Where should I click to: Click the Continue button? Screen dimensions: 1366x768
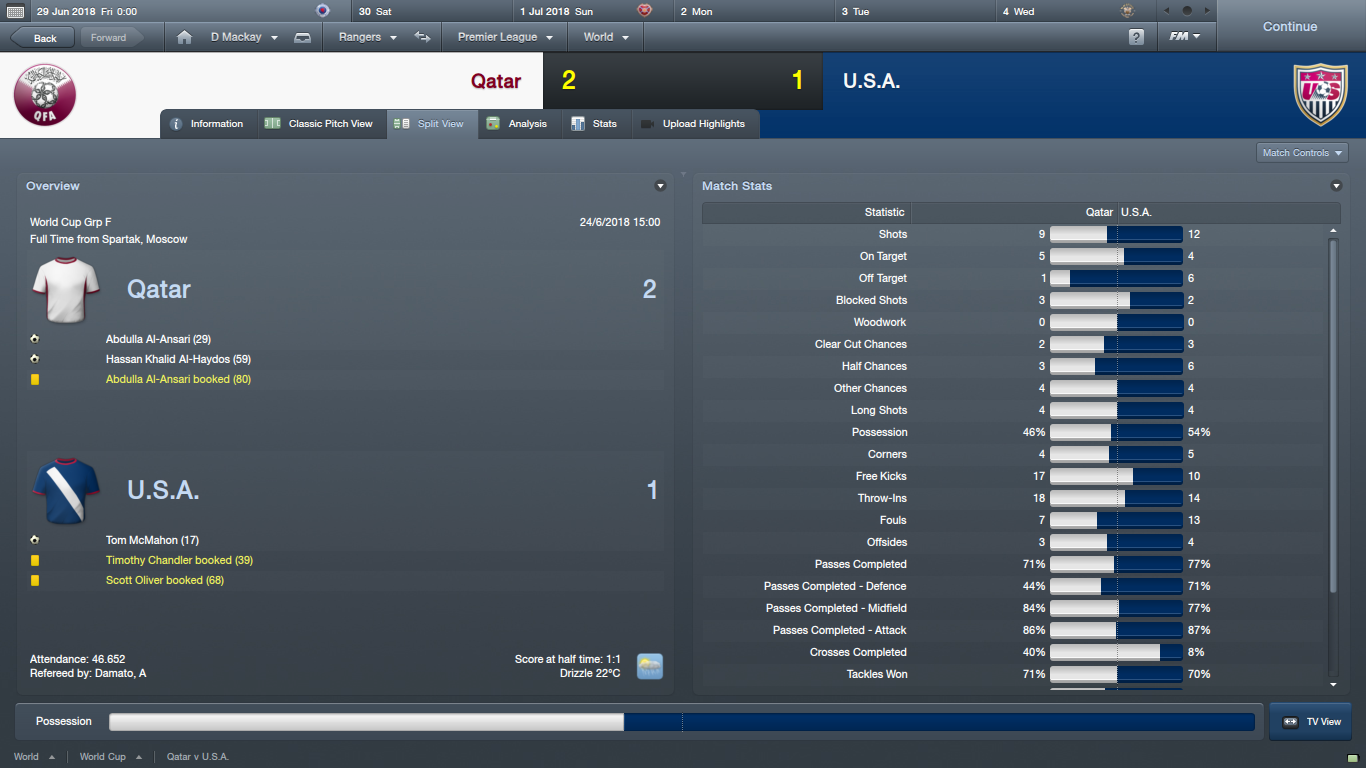pyautogui.click(x=1289, y=27)
